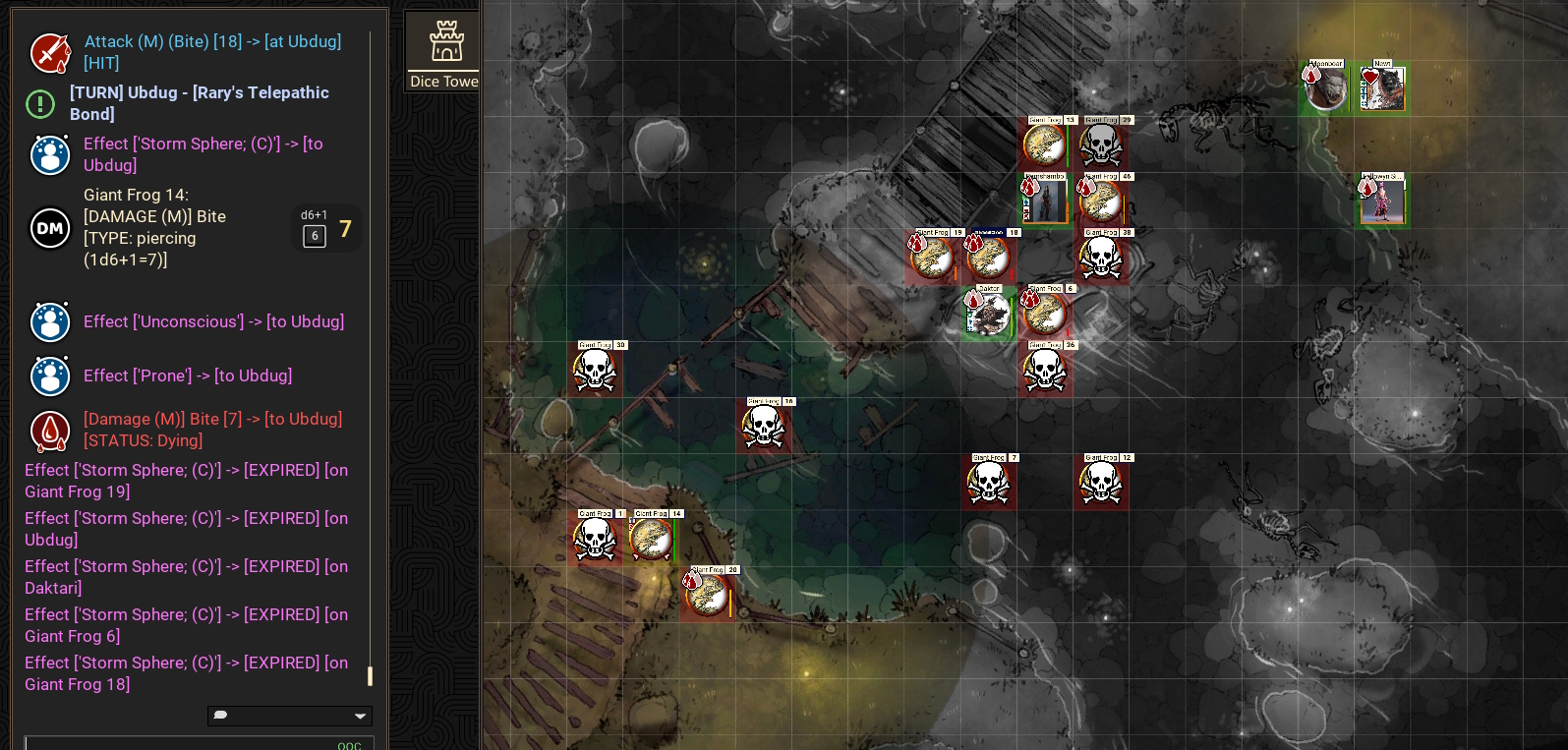Select the Giant Frog 14 token

651,540
